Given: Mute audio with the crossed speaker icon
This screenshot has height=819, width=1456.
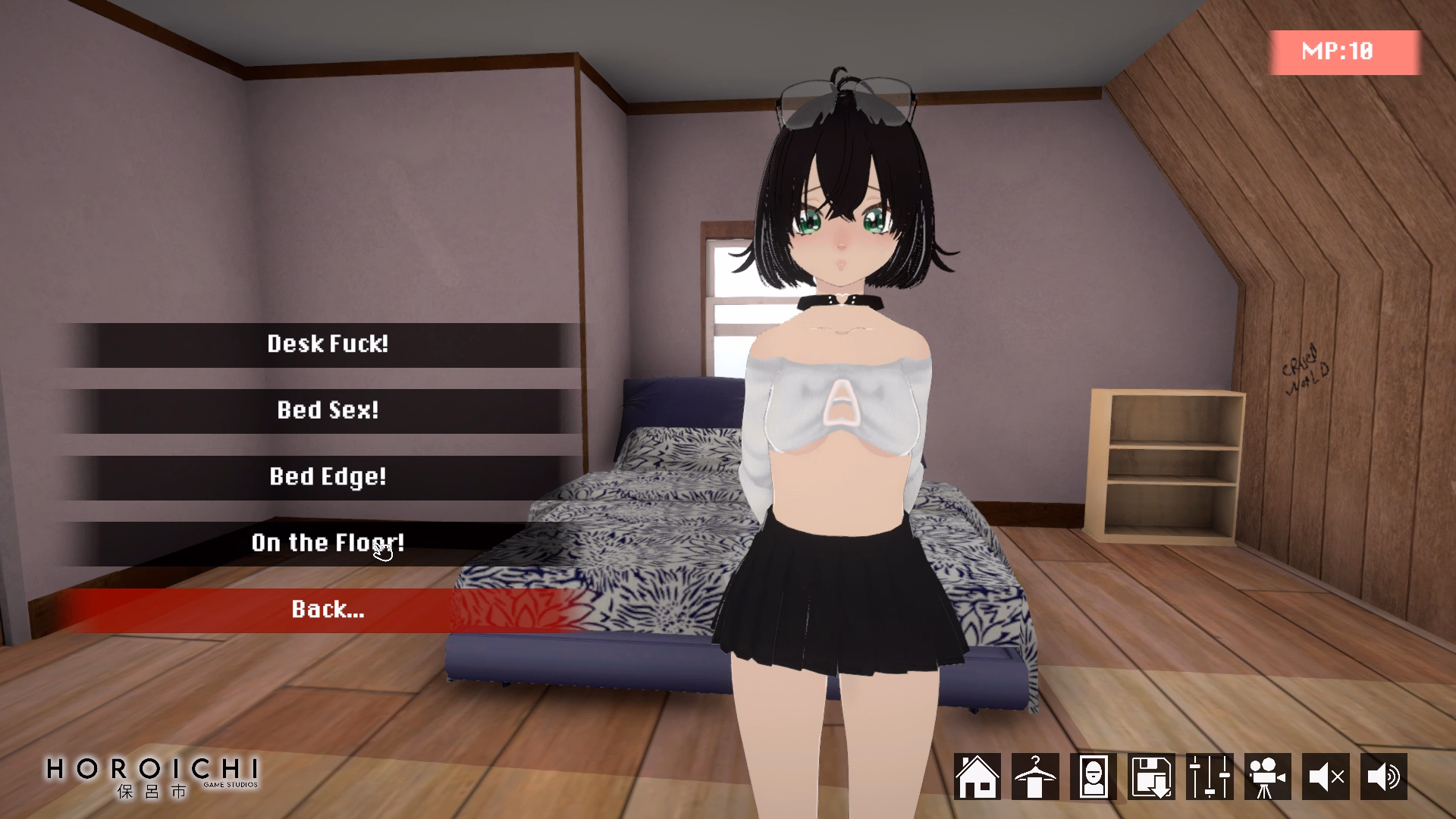Looking at the screenshot, I should [x=1326, y=777].
